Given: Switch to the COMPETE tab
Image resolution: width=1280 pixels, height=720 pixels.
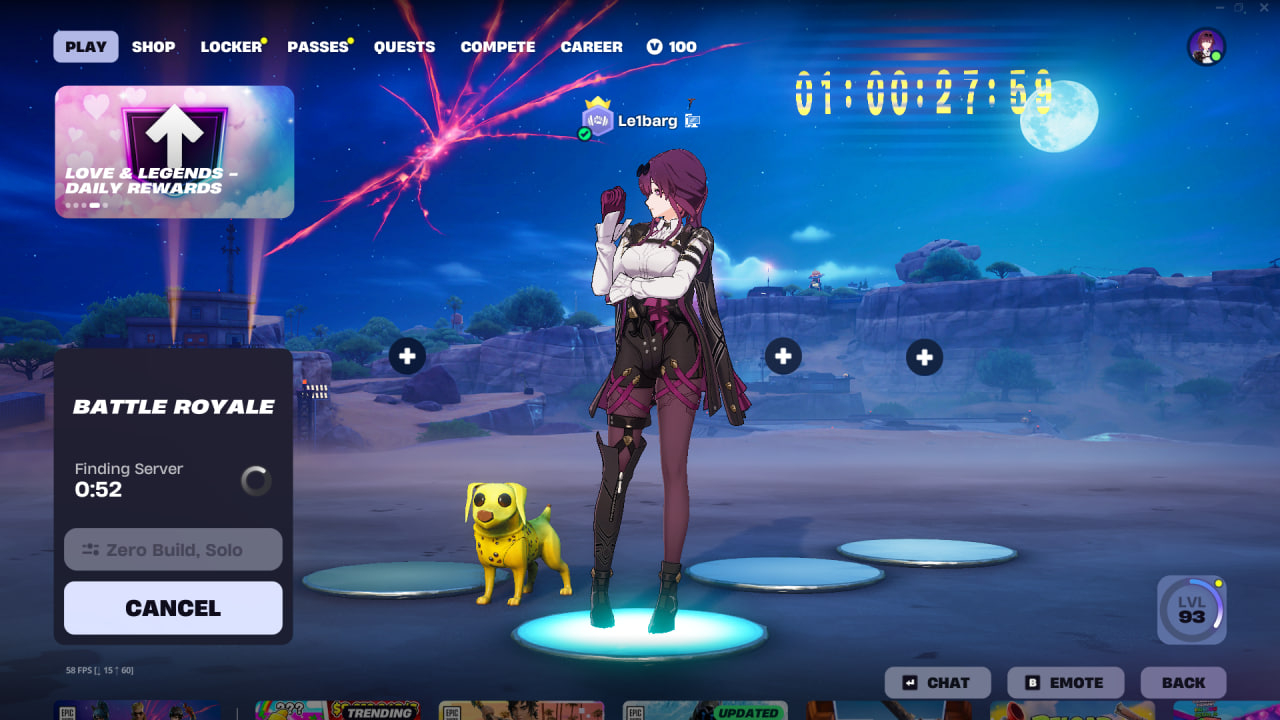Looking at the screenshot, I should (497, 47).
